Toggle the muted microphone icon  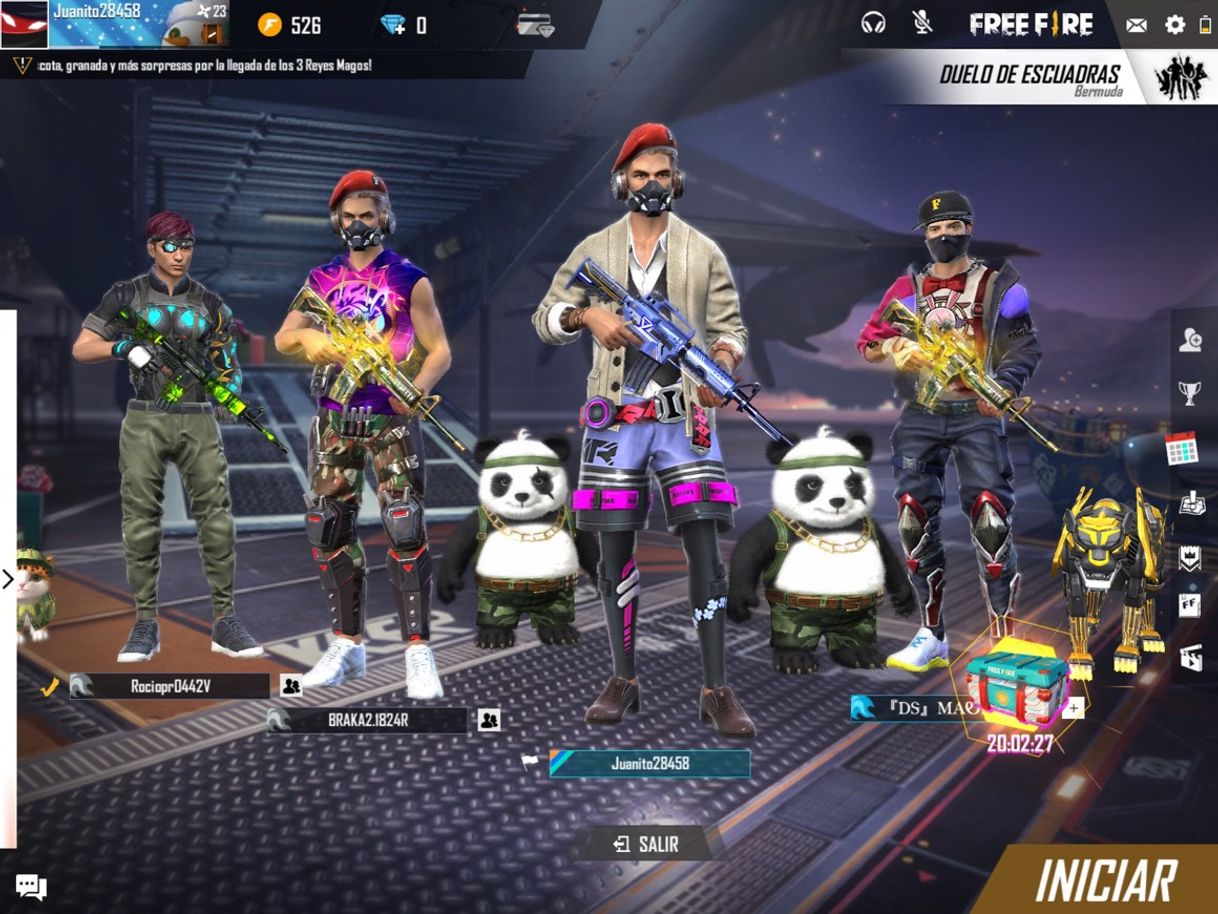coord(922,23)
